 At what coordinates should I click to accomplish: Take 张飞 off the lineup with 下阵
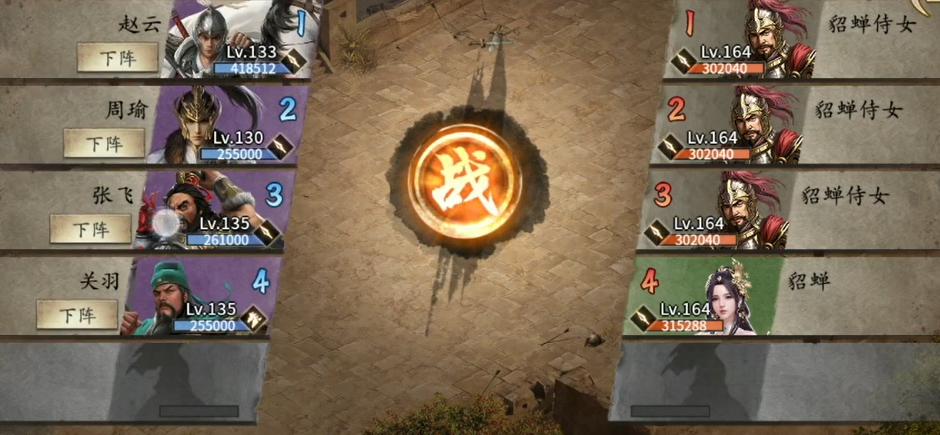pyautogui.click(x=91, y=229)
